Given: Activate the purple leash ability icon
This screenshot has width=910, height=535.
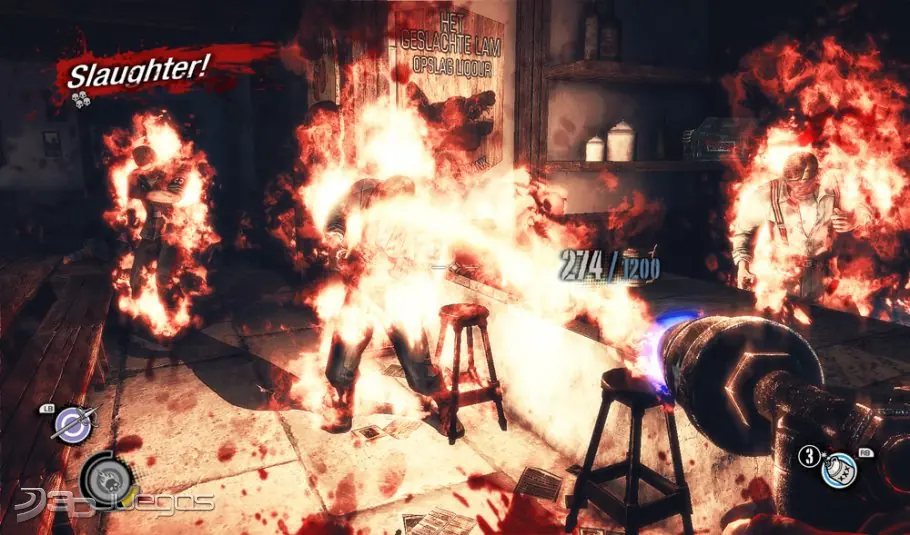Looking at the screenshot, I should click(72, 424).
